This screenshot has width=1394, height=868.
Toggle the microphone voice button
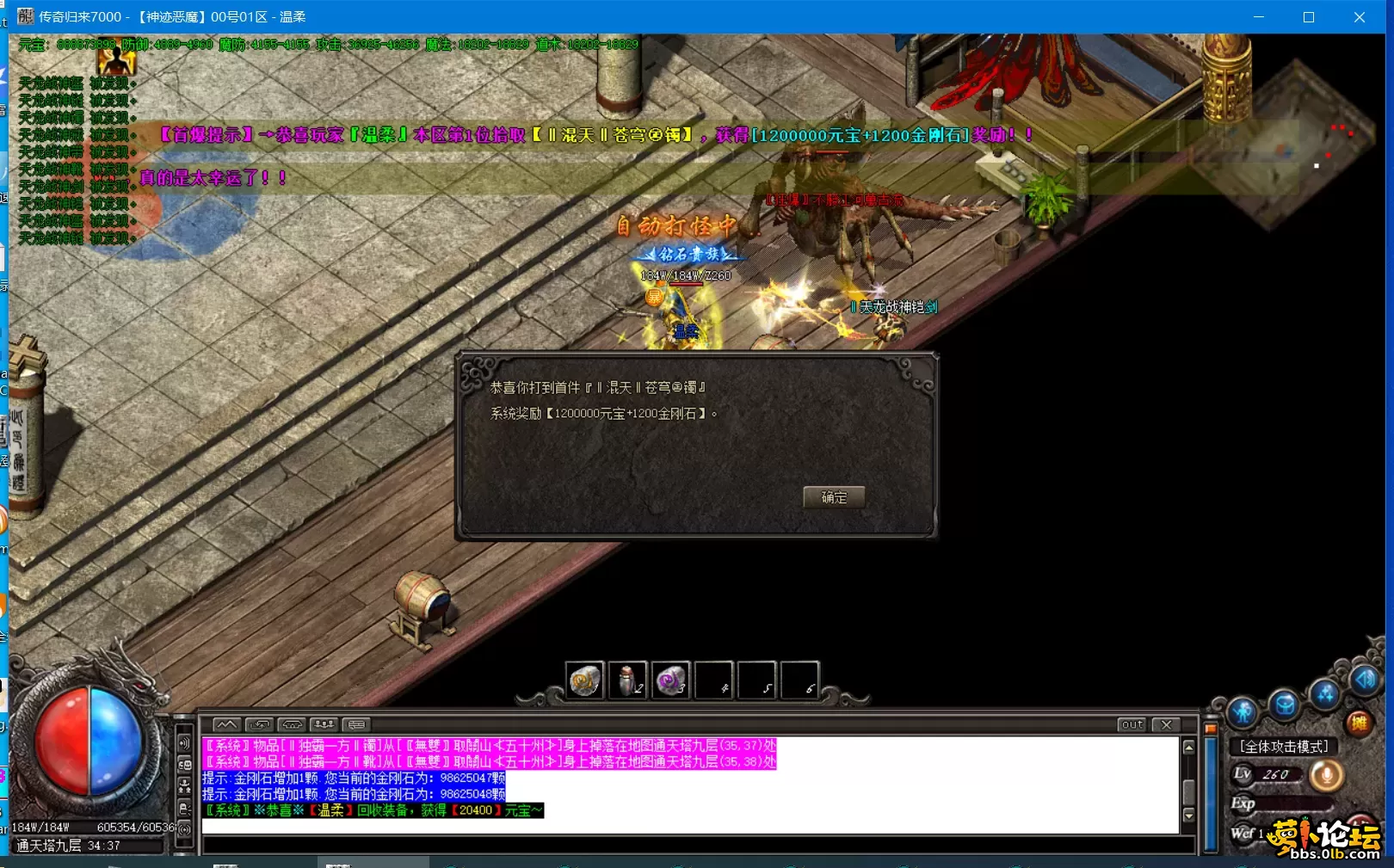[x=1327, y=775]
